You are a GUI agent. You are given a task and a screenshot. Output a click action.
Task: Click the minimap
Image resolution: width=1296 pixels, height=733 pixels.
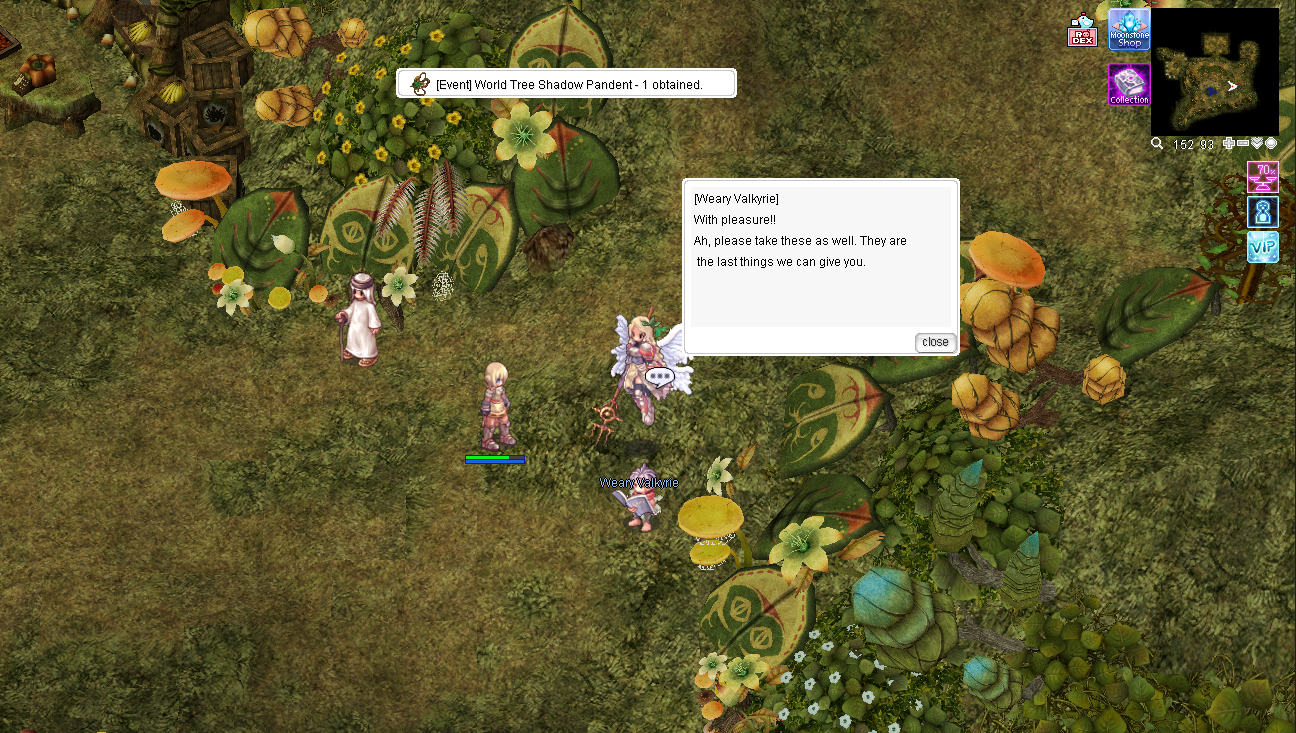point(1214,72)
